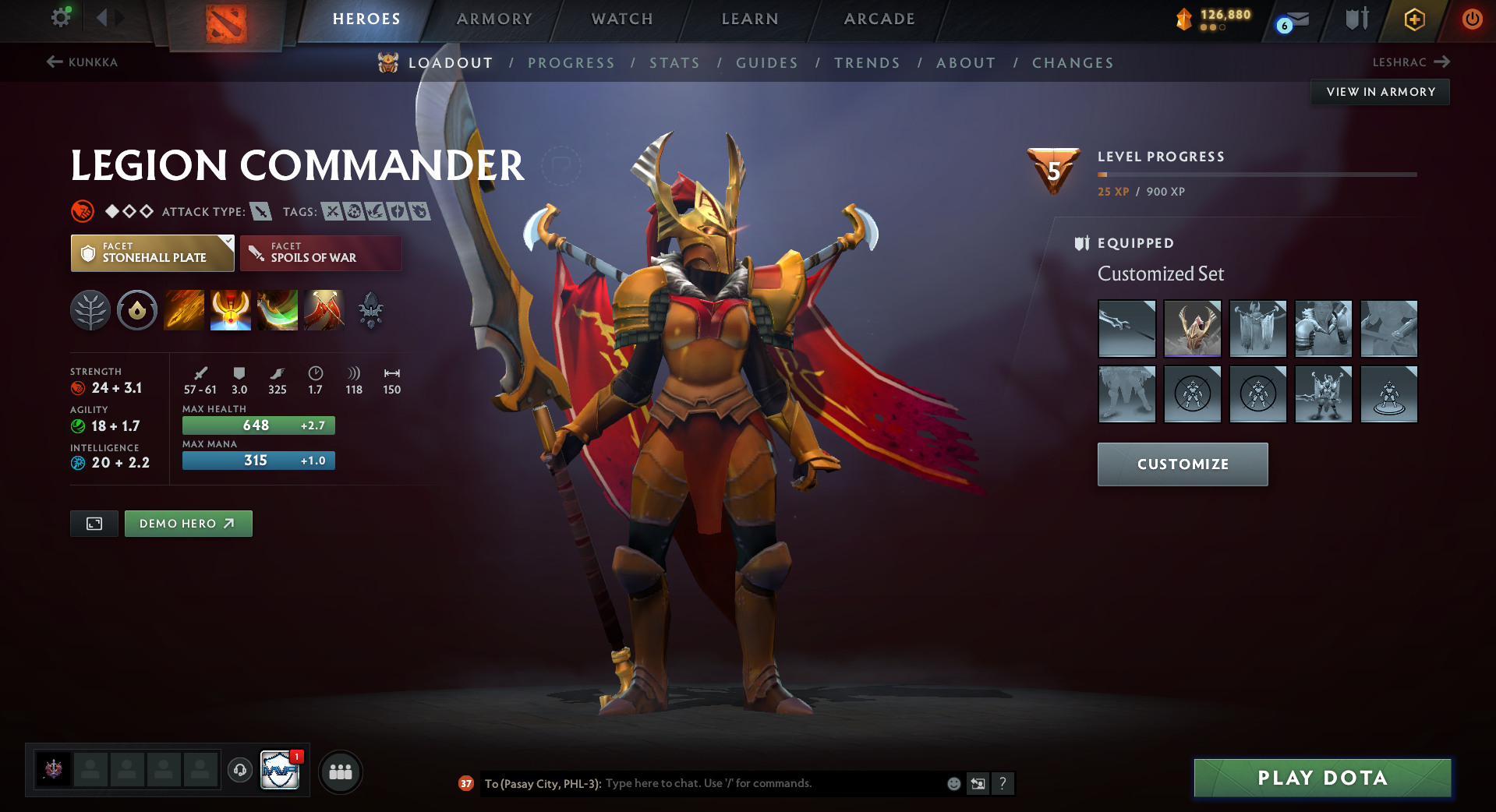Open the Learn tab
Viewport: 1496px width, 812px height.
click(750, 19)
